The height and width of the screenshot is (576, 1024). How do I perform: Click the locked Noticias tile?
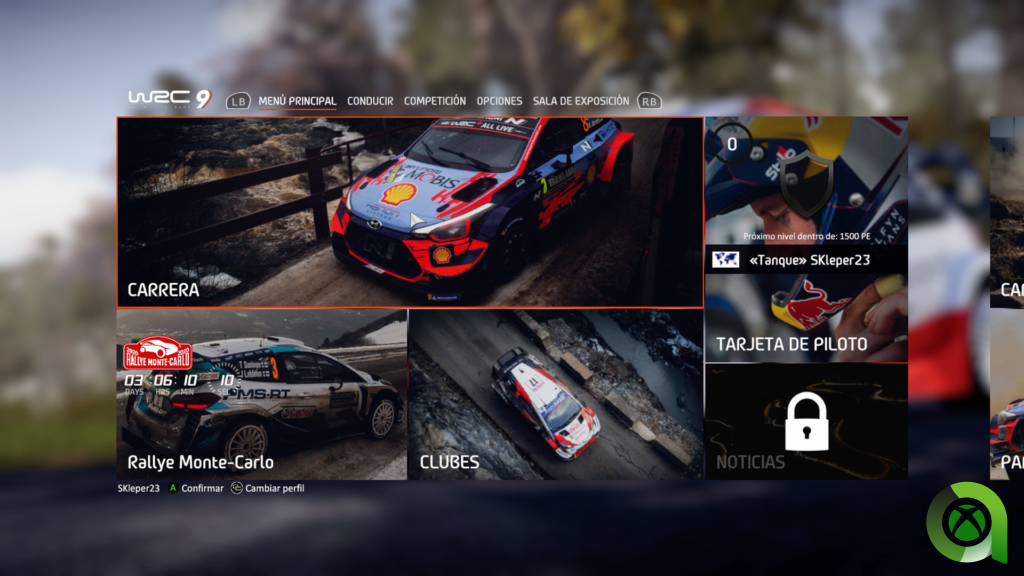pyautogui.click(x=806, y=421)
